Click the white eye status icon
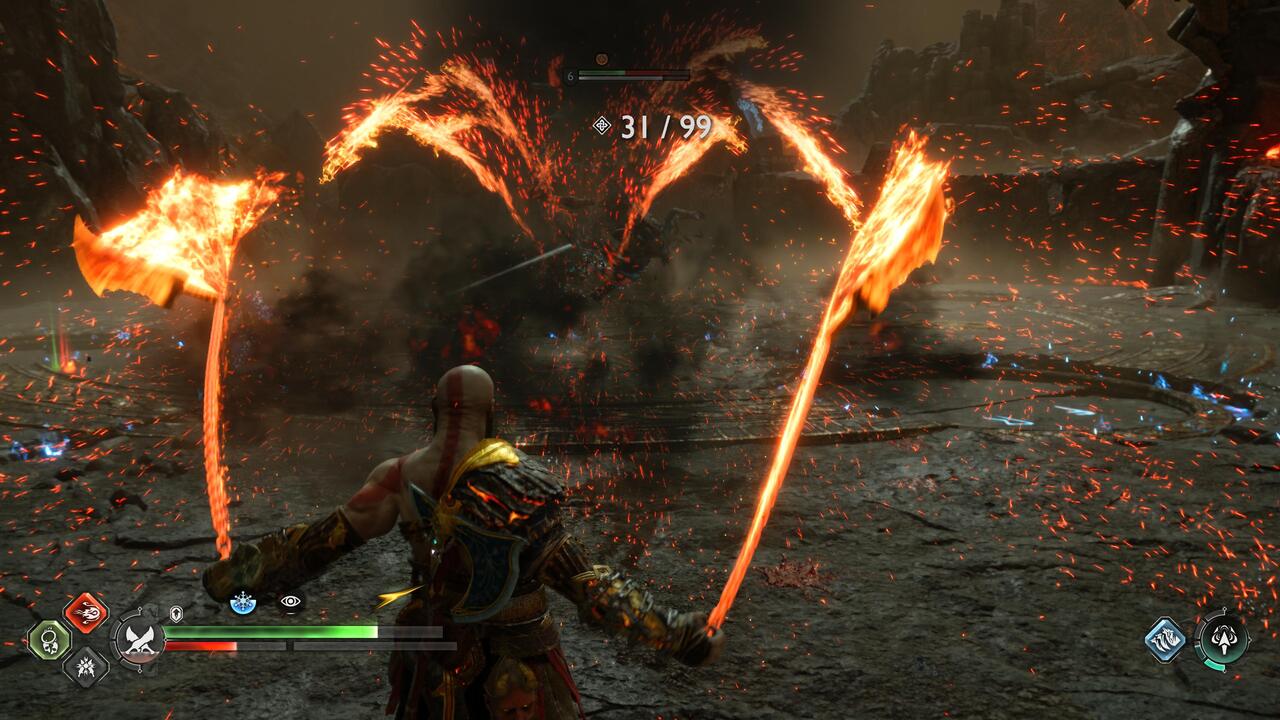Viewport: 1280px width, 720px height. point(291,601)
